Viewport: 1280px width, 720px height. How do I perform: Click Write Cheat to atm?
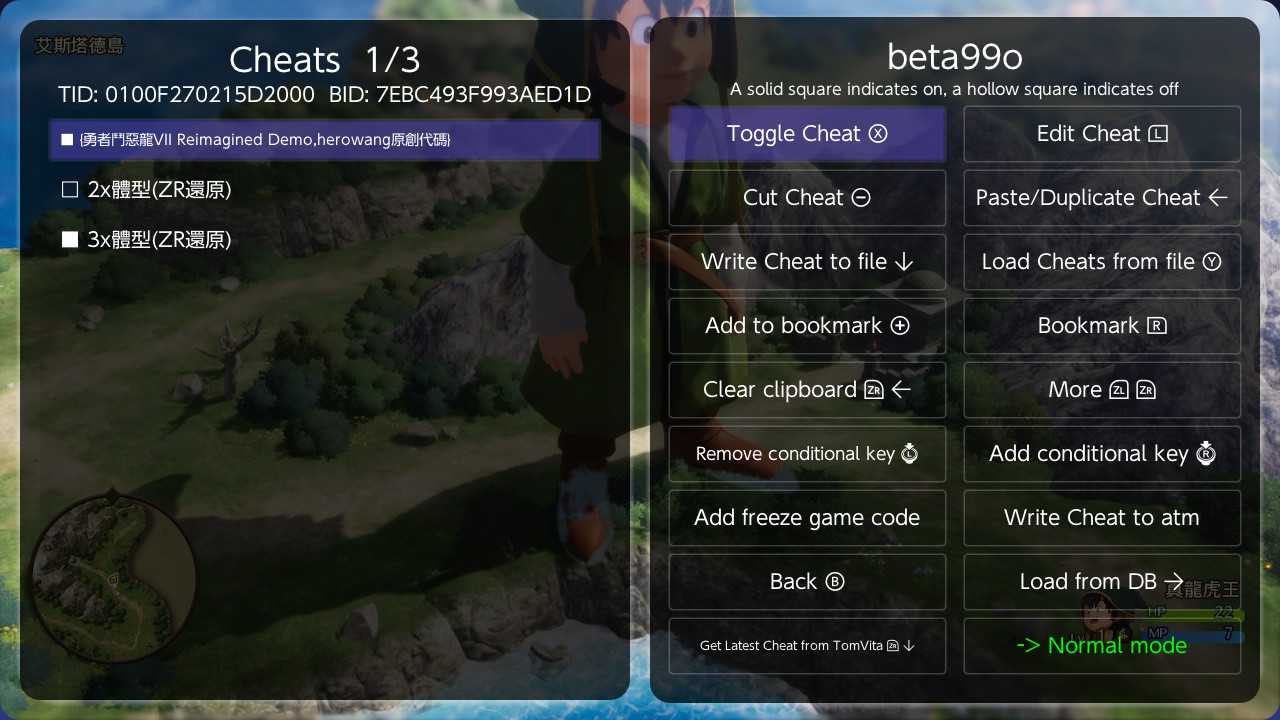click(x=1101, y=518)
